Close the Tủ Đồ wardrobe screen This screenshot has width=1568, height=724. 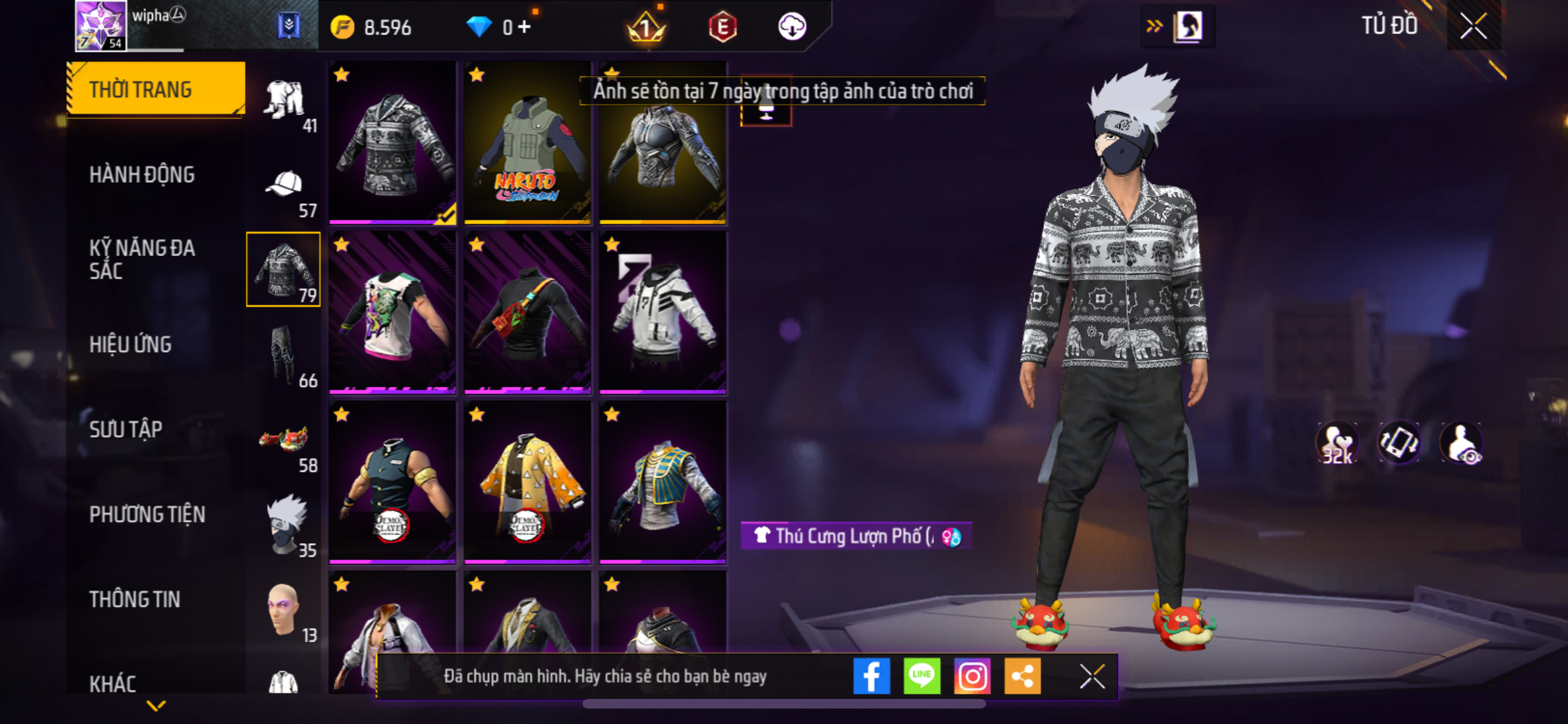[x=1473, y=26]
